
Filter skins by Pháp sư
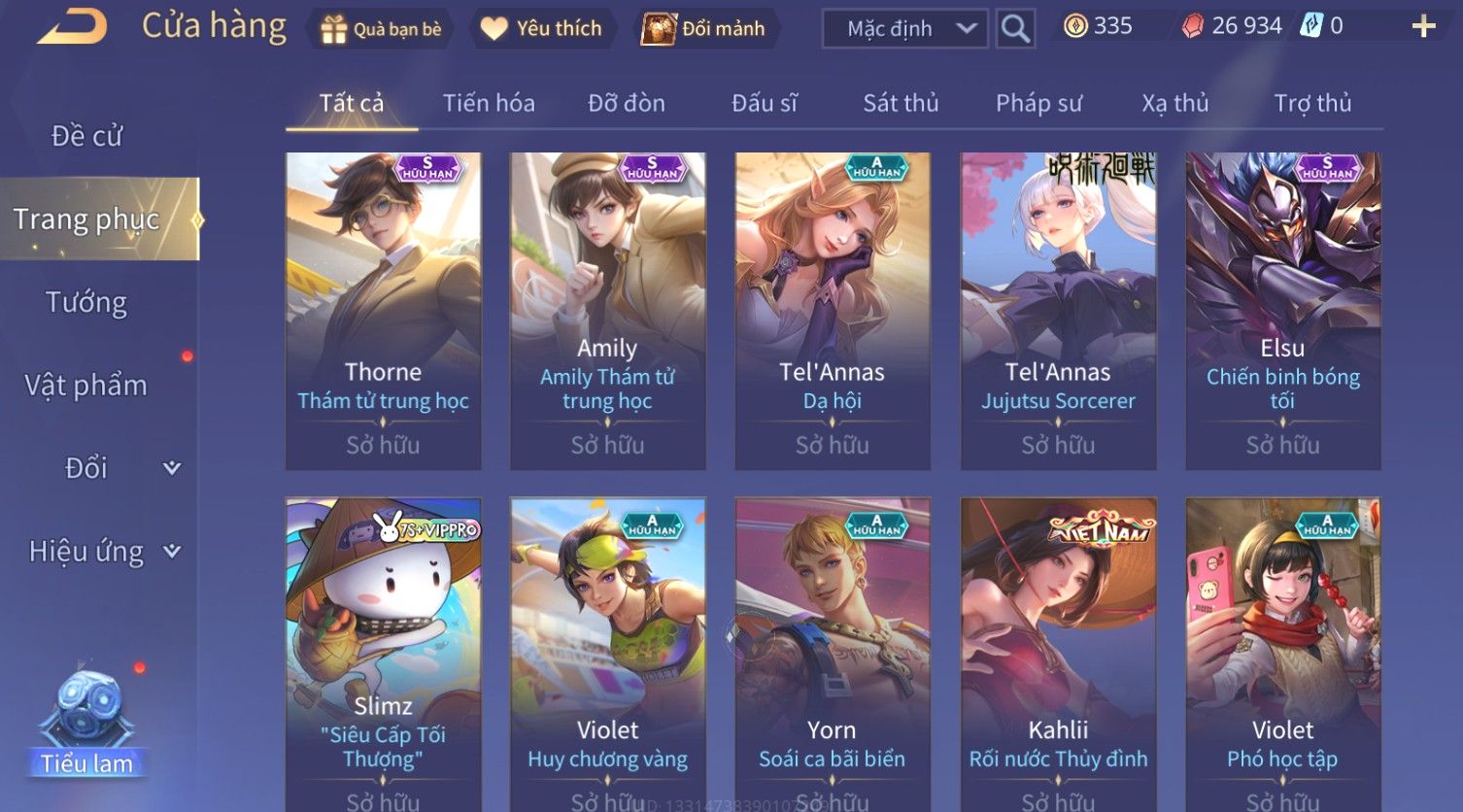pos(1038,103)
